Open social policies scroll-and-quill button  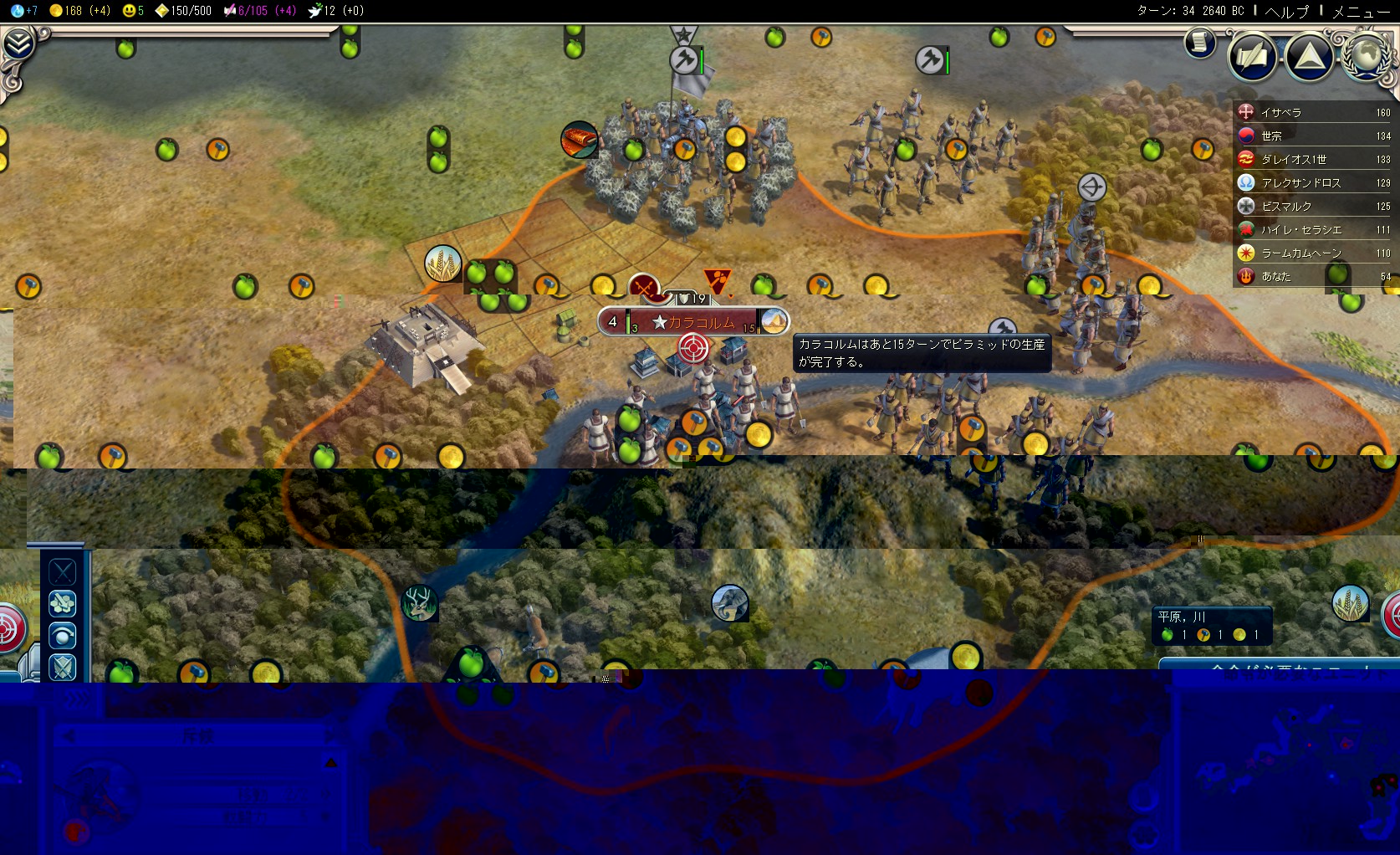pos(1252,56)
